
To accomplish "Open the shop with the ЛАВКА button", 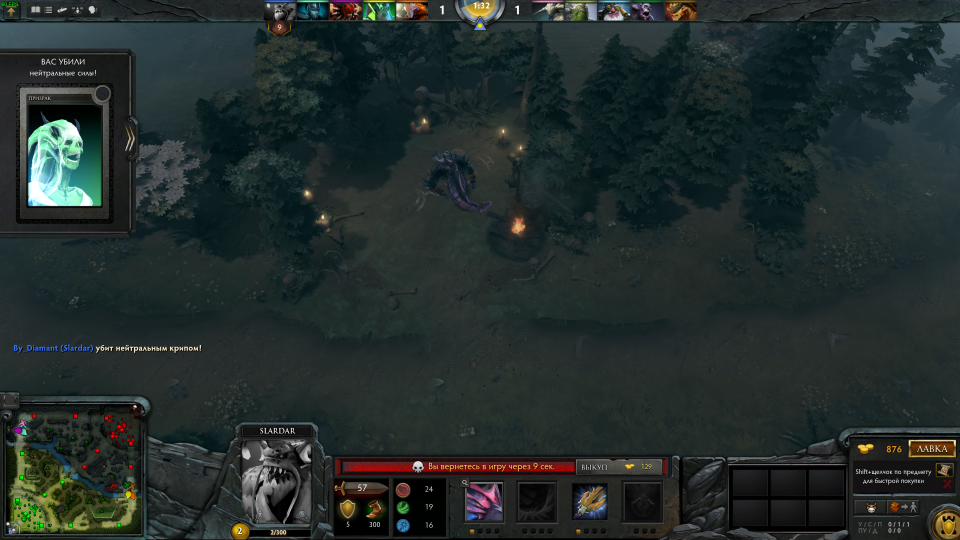I will (x=932, y=449).
